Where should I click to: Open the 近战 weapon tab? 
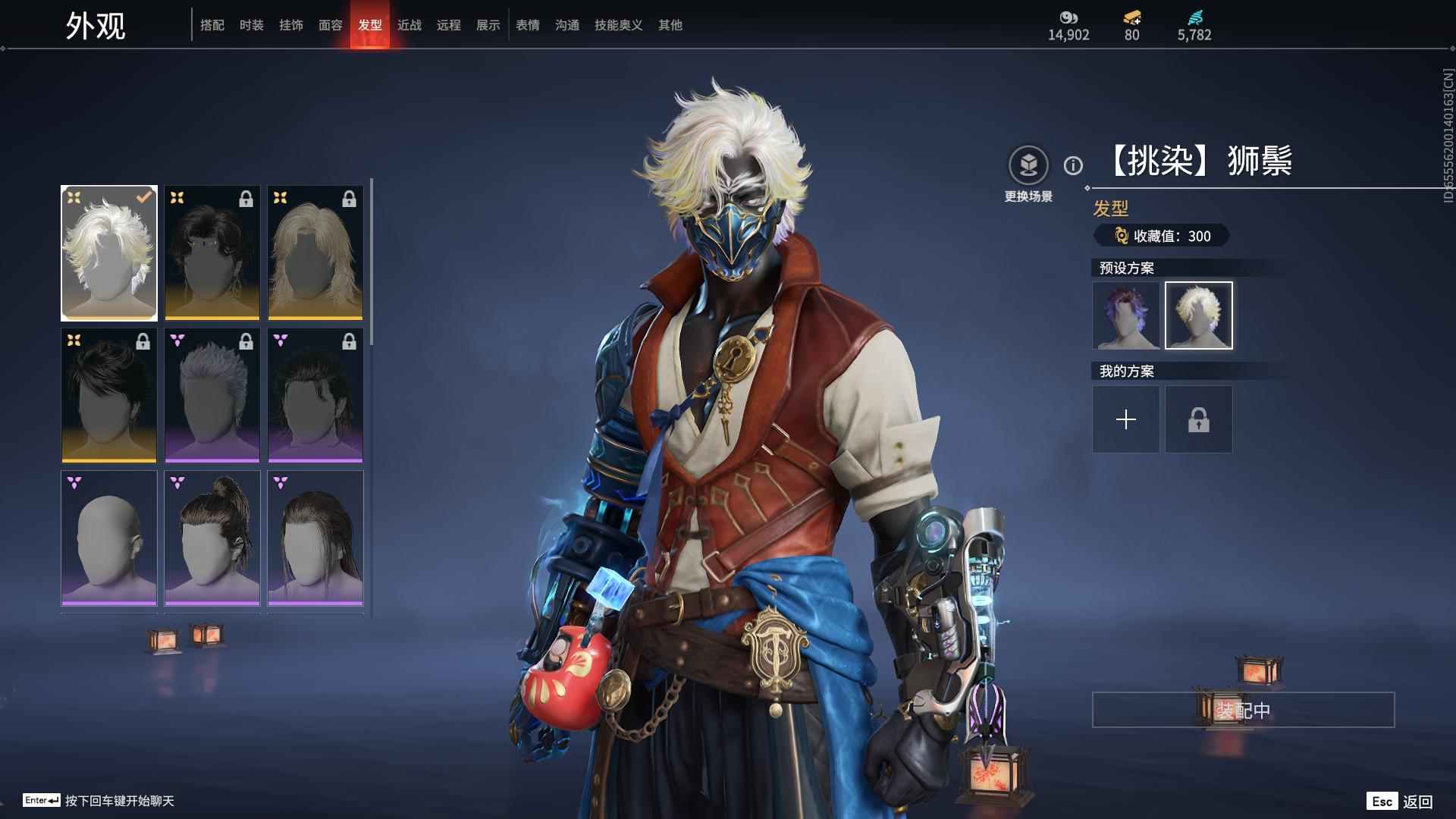(x=409, y=25)
